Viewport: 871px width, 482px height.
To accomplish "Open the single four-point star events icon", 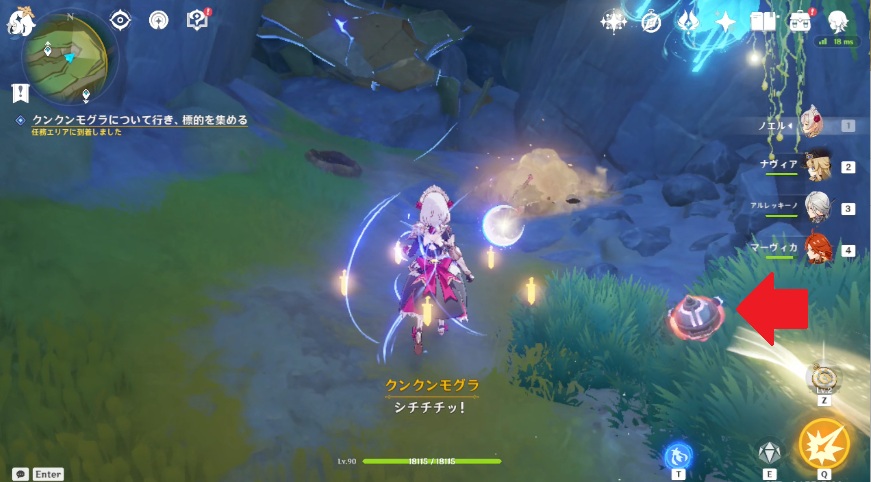I will point(727,20).
